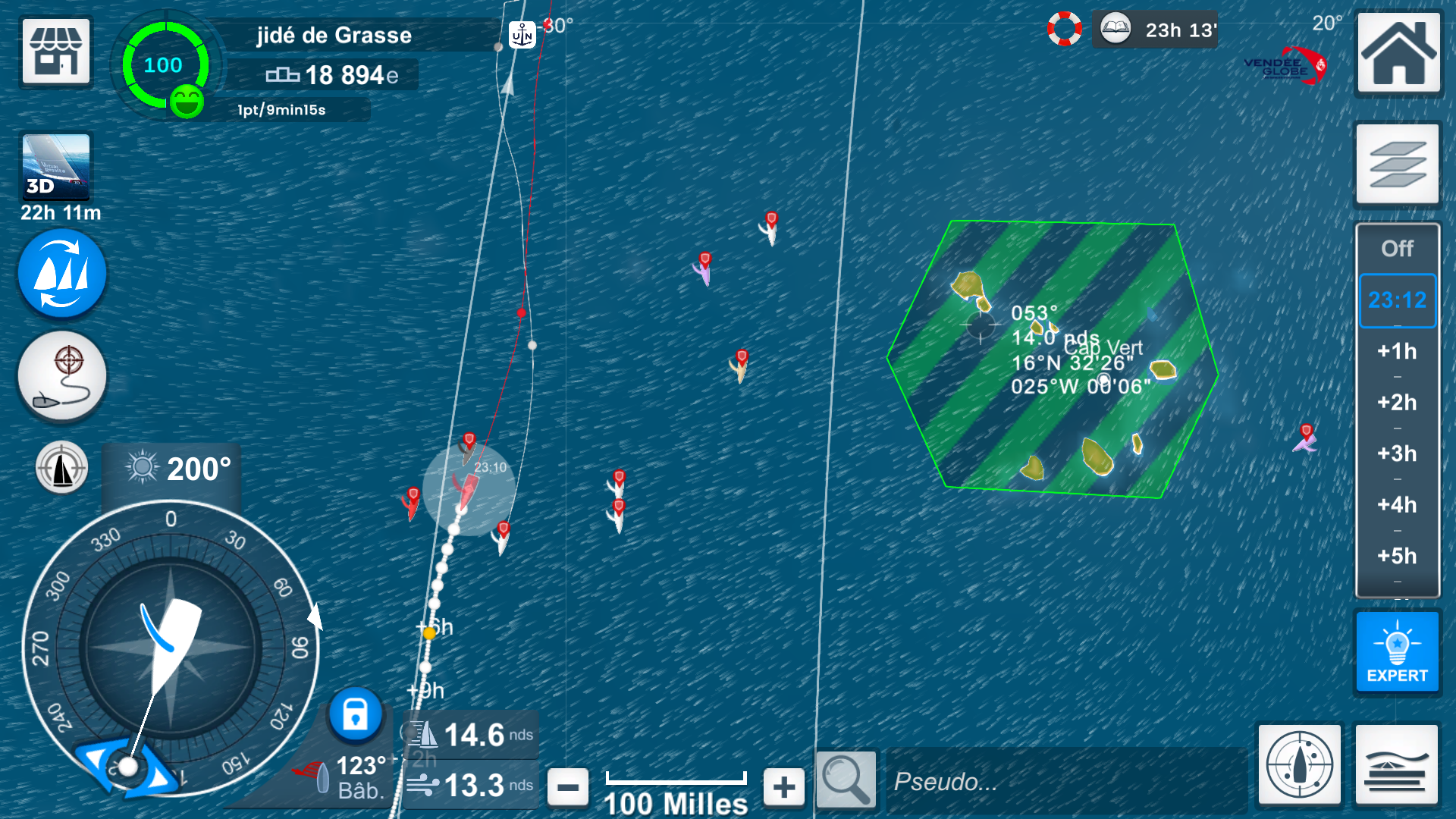Open the lifebuoy help icon
The image size is (1456, 819).
click(1065, 30)
